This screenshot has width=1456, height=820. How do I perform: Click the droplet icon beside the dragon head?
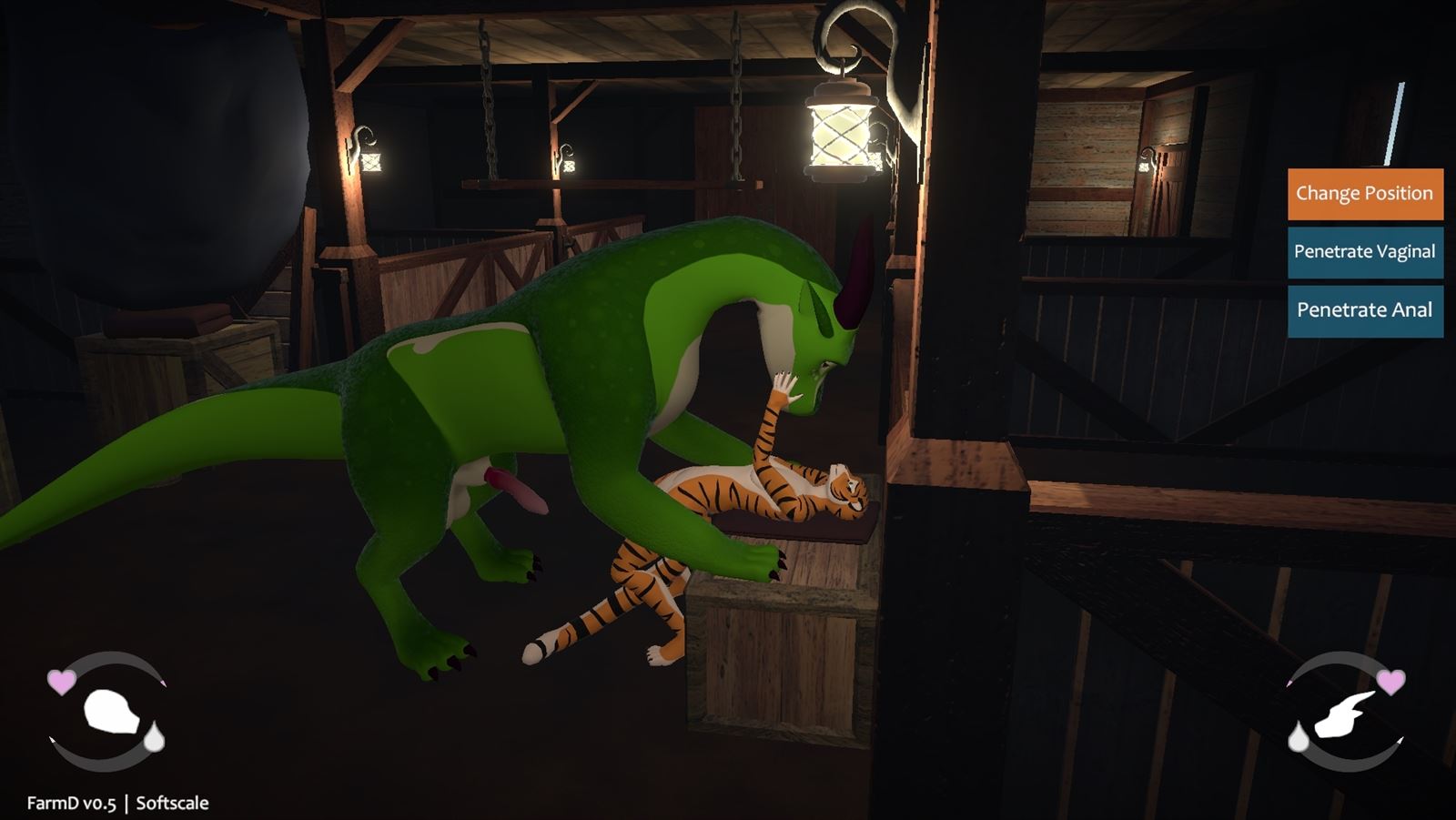(1299, 736)
